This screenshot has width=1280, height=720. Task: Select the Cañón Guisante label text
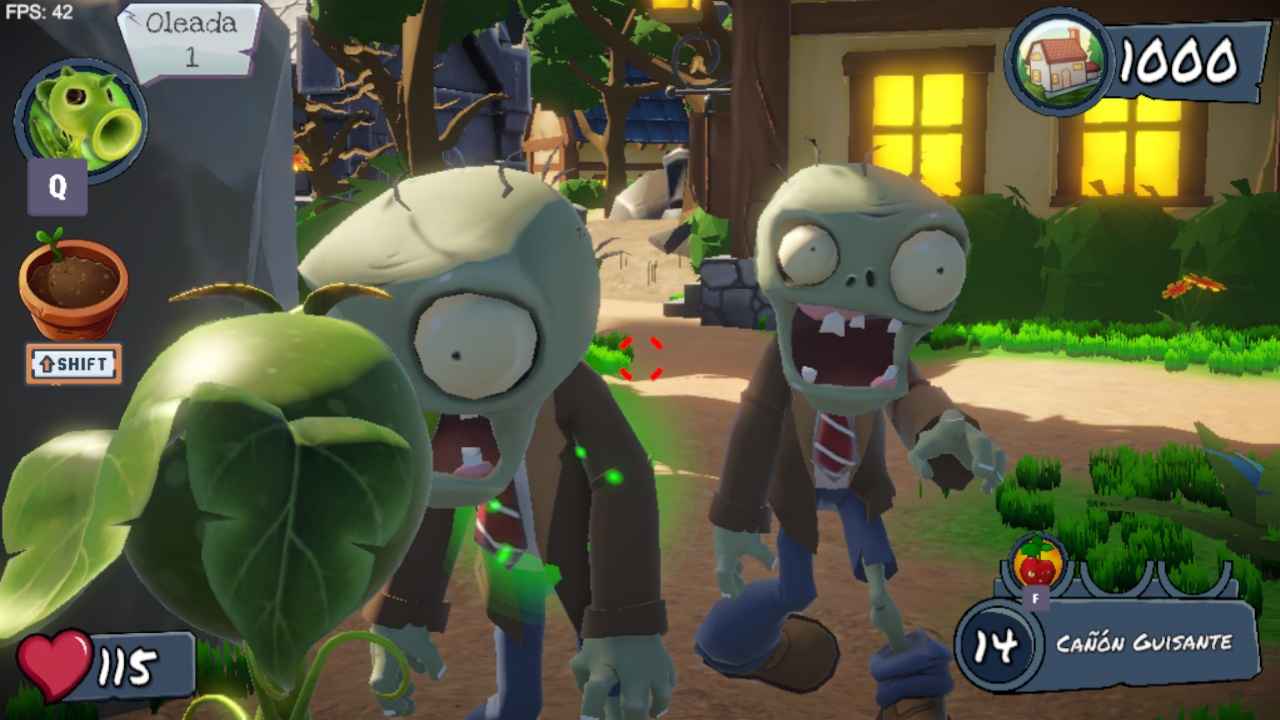click(x=1145, y=645)
